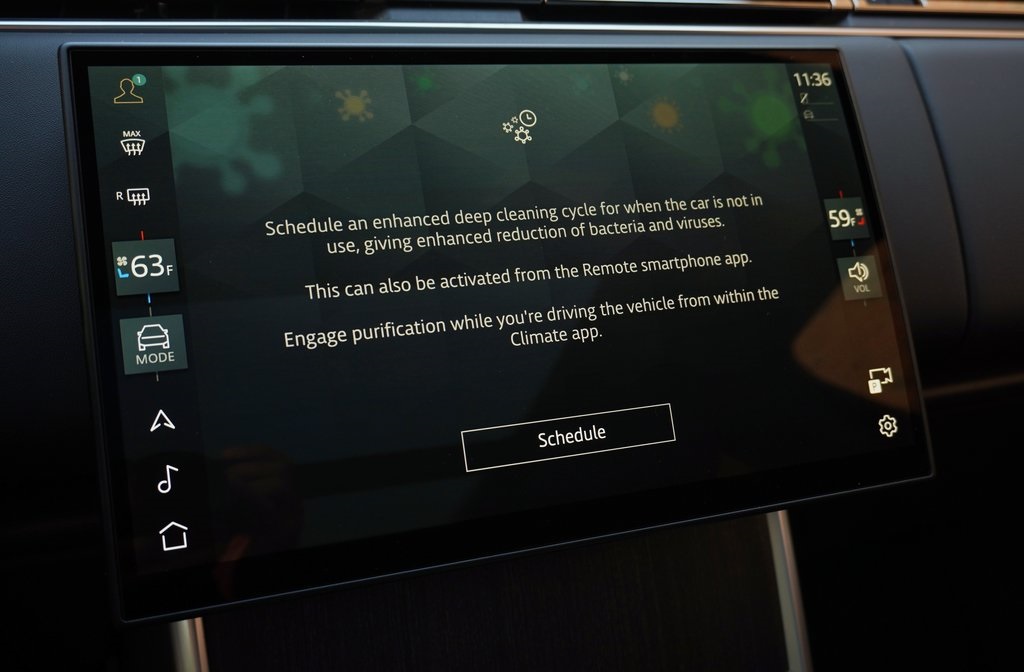
Task: Open the user profile icon
Action: click(129, 91)
